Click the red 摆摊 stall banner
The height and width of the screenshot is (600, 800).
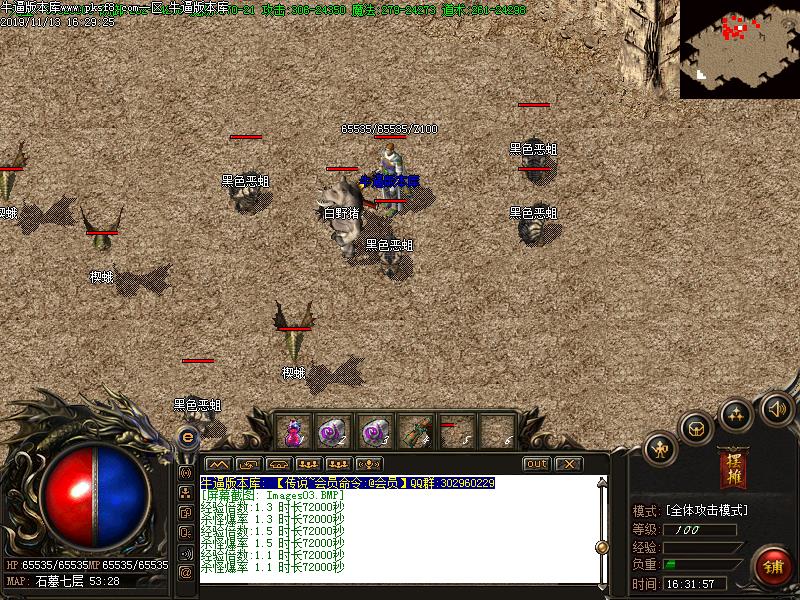pyautogui.click(x=734, y=468)
